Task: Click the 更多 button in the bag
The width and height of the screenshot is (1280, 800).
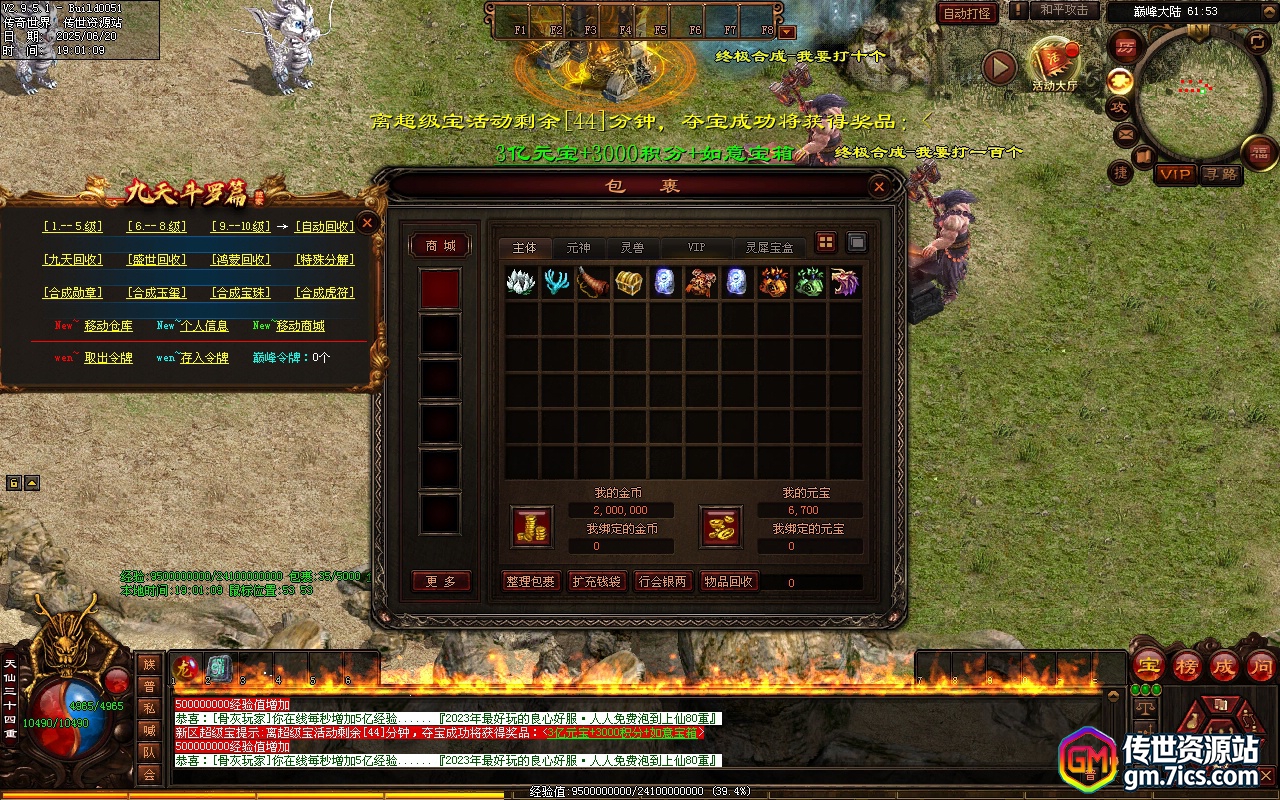Action: tap(441, 581)
